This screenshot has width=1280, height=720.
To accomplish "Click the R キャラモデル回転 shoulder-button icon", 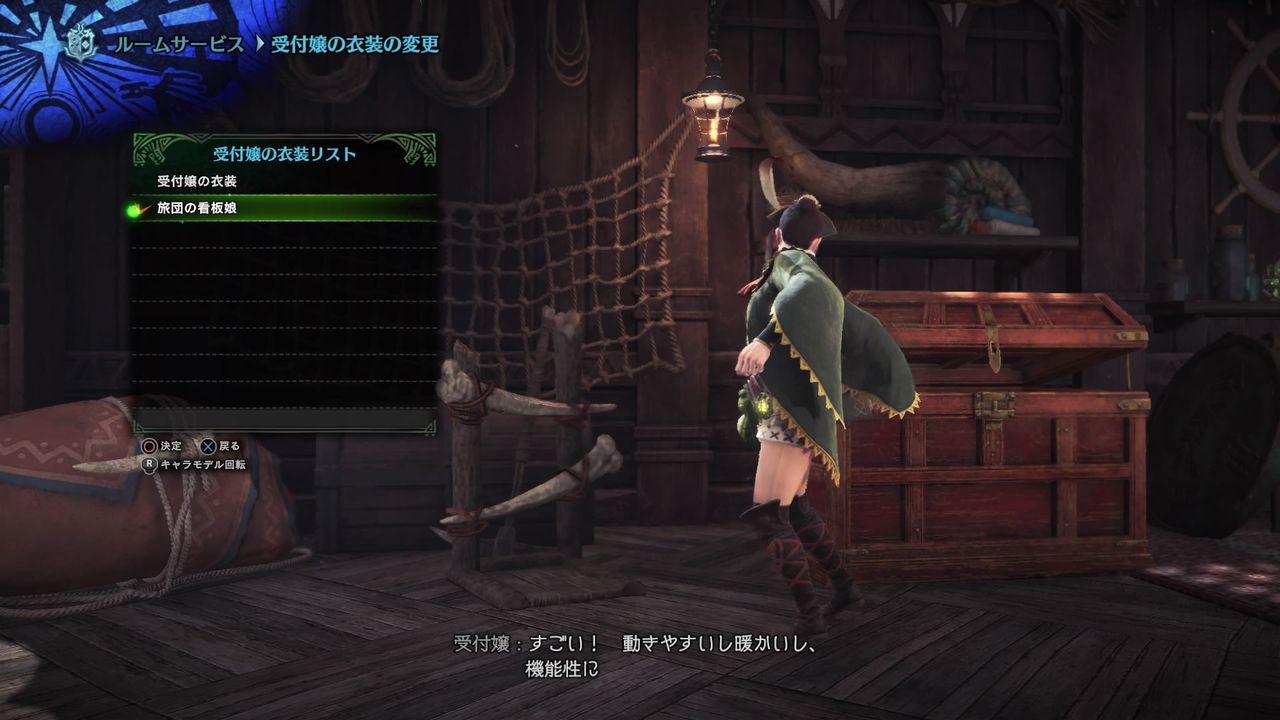I will pos(150,465).
